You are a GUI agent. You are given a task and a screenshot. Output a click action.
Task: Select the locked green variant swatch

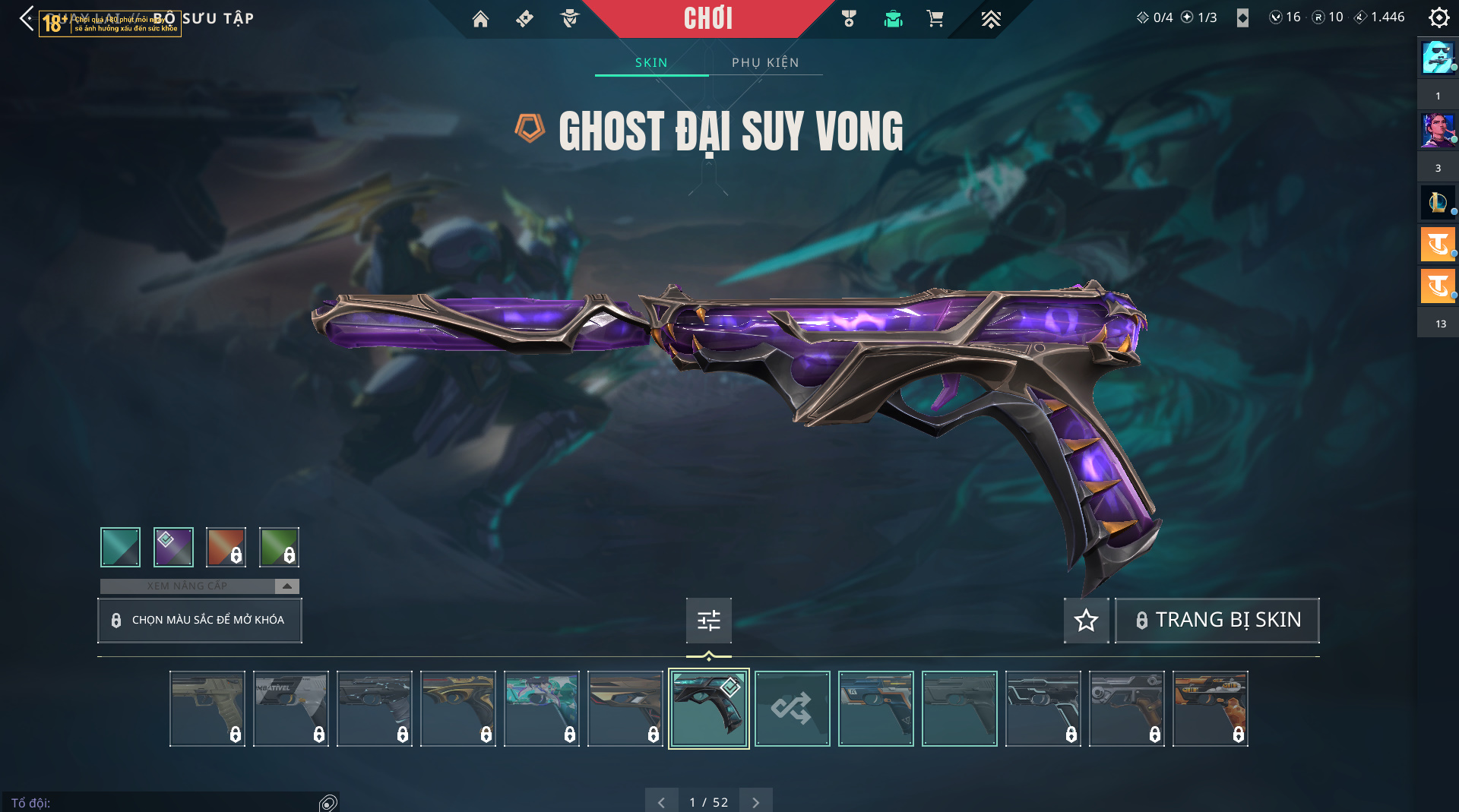tap(279, 547)
